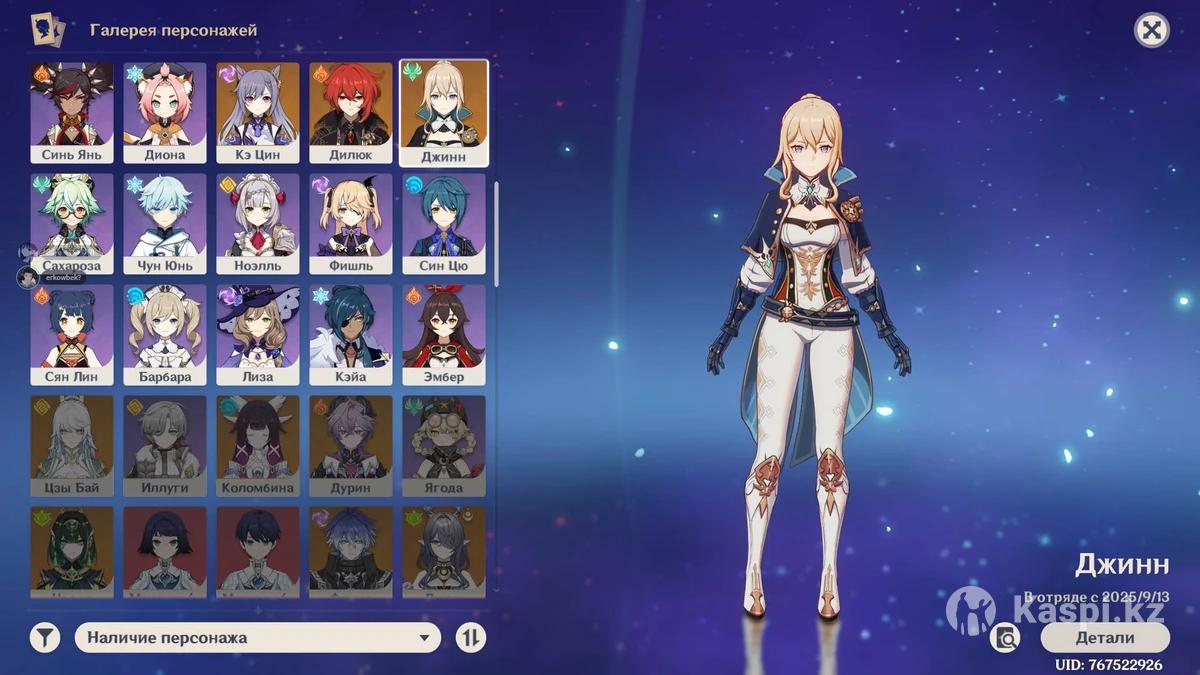Select the Ноэлль character card

[x=258, y=224]
